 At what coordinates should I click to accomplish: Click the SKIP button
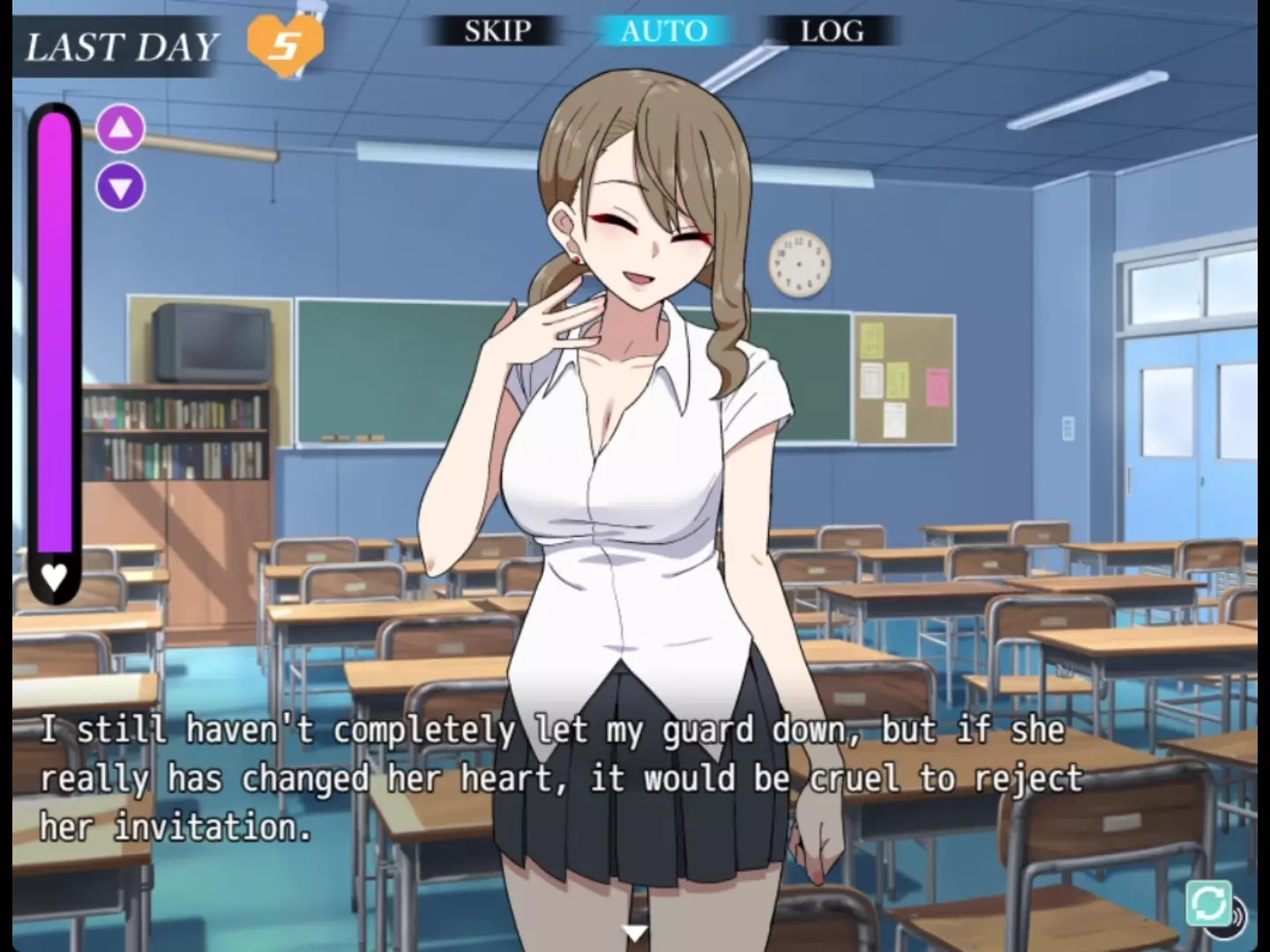(x=497, y=32)
